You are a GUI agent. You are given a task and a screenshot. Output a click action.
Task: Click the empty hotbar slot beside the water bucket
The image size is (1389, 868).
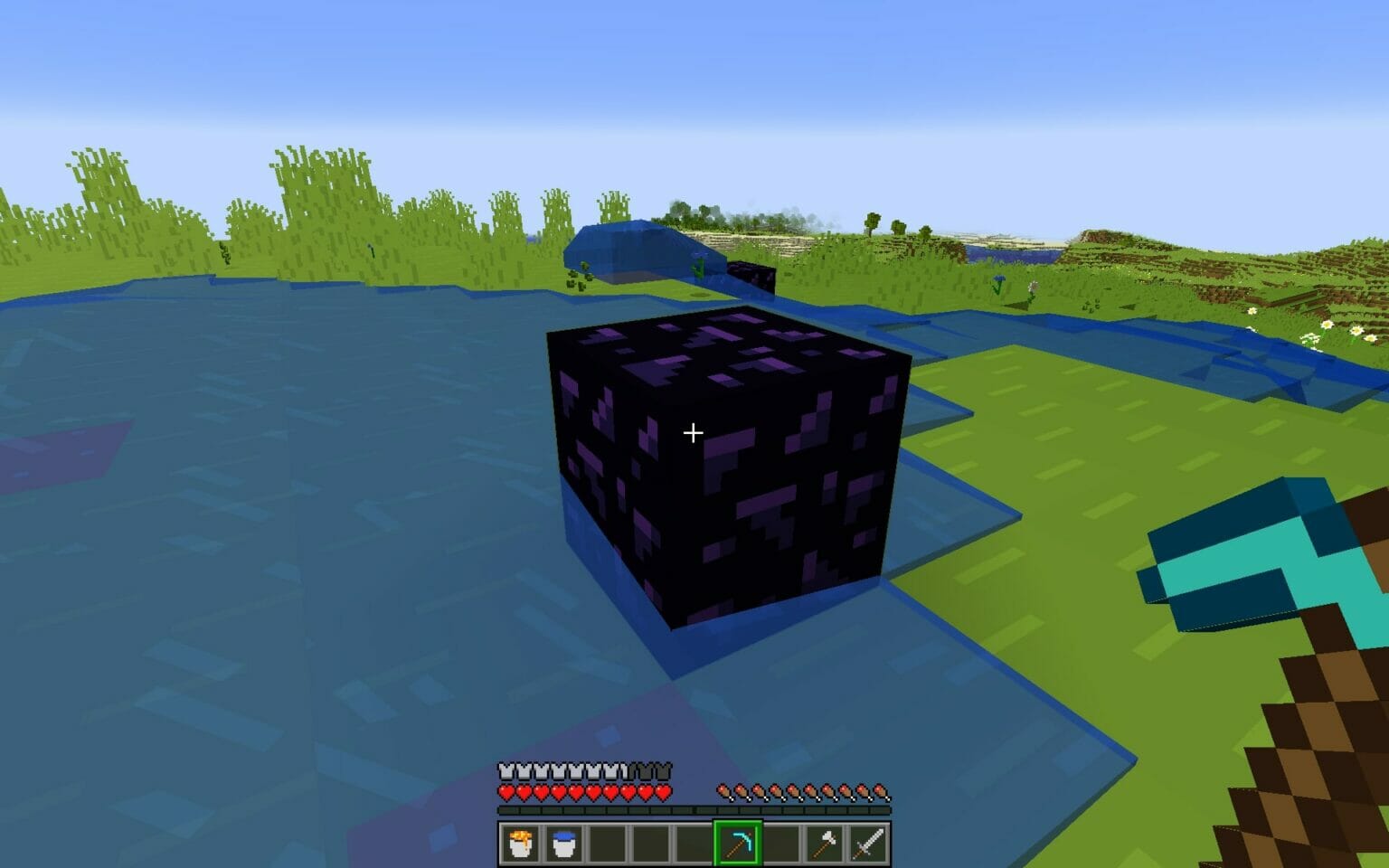tap(606, 844)
